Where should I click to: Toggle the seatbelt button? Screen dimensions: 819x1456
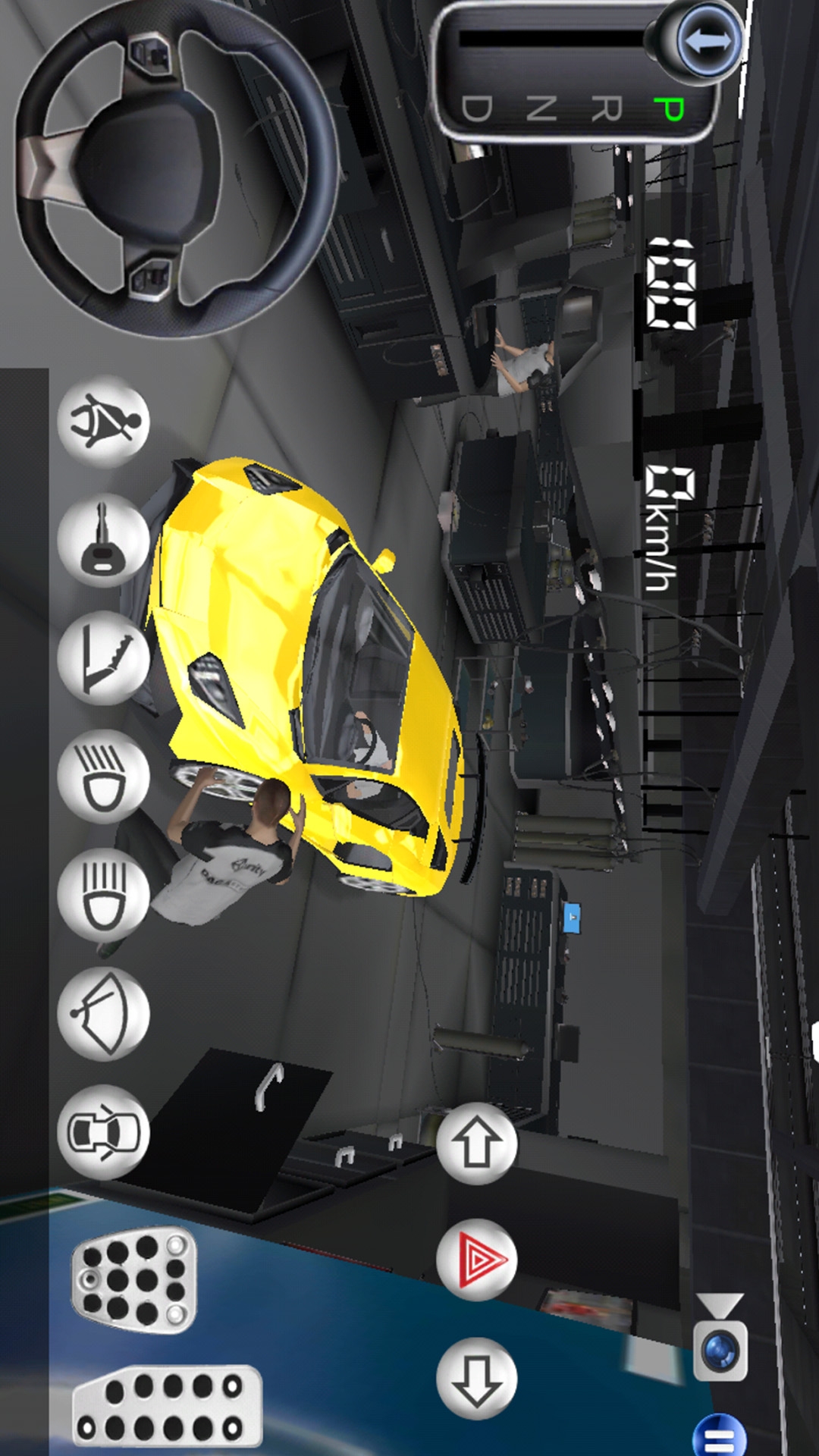tap(104, 422)
